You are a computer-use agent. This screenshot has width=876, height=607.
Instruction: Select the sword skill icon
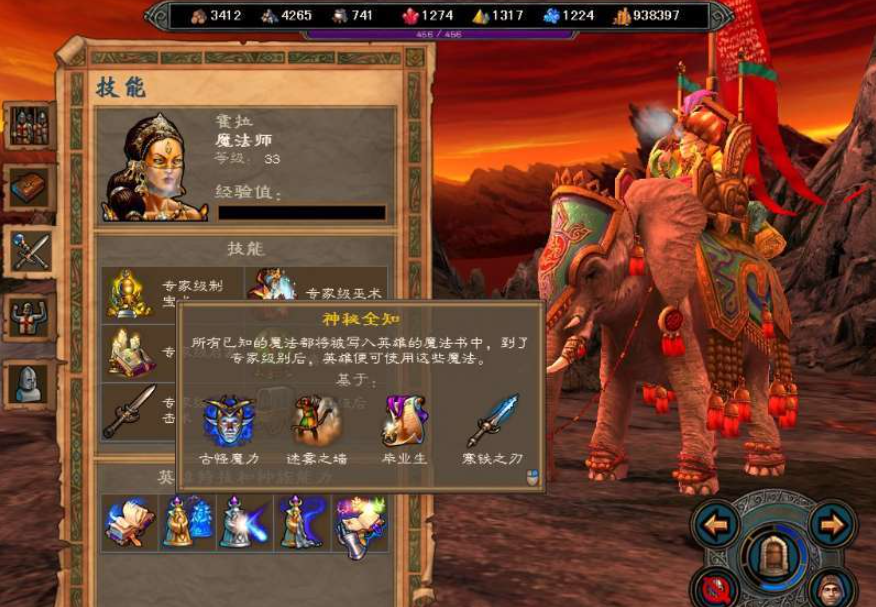(129, 410)
